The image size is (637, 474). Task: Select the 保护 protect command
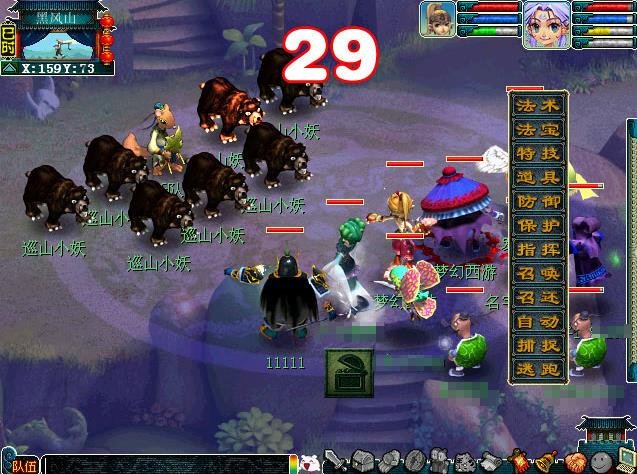click(x=539, y=226)
